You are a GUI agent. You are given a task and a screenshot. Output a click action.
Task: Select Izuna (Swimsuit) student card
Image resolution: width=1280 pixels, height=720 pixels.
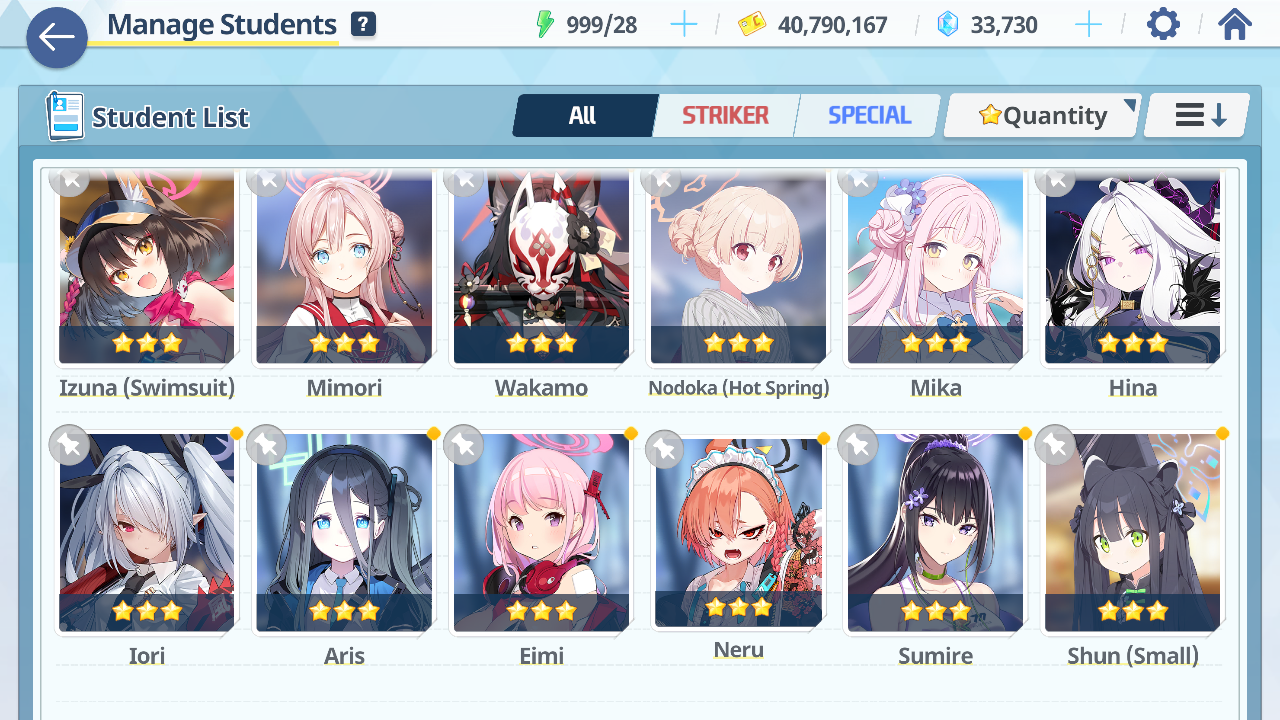pos(146,268)
